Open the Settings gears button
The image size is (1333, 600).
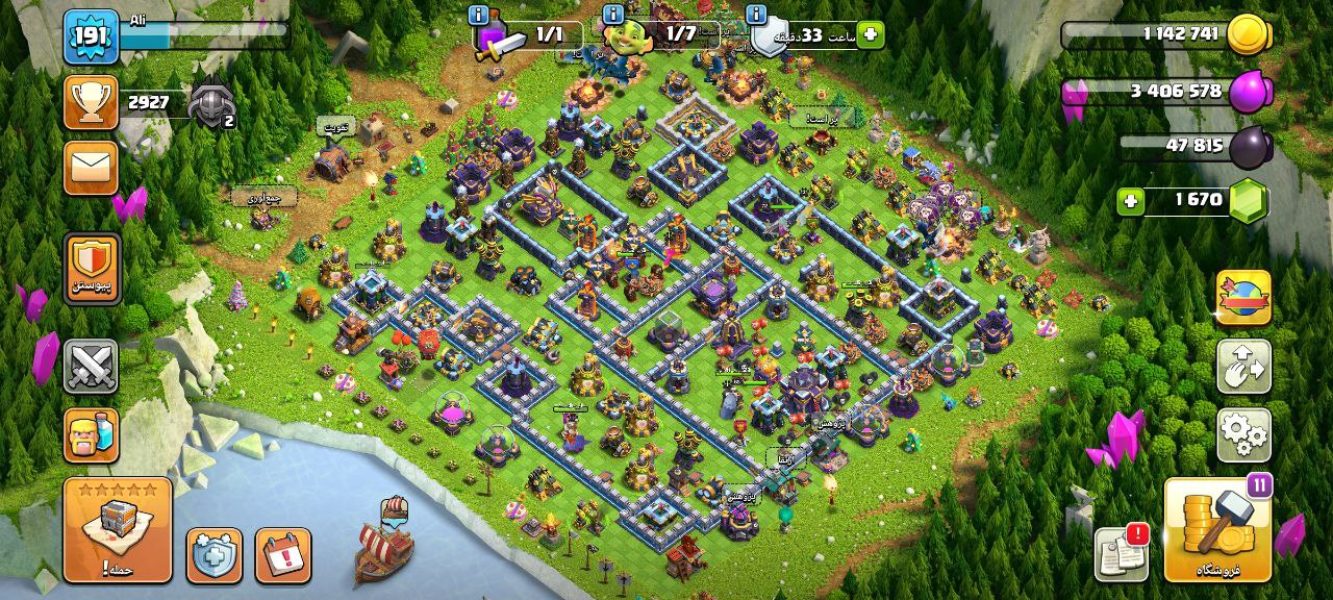(1243, 434)
